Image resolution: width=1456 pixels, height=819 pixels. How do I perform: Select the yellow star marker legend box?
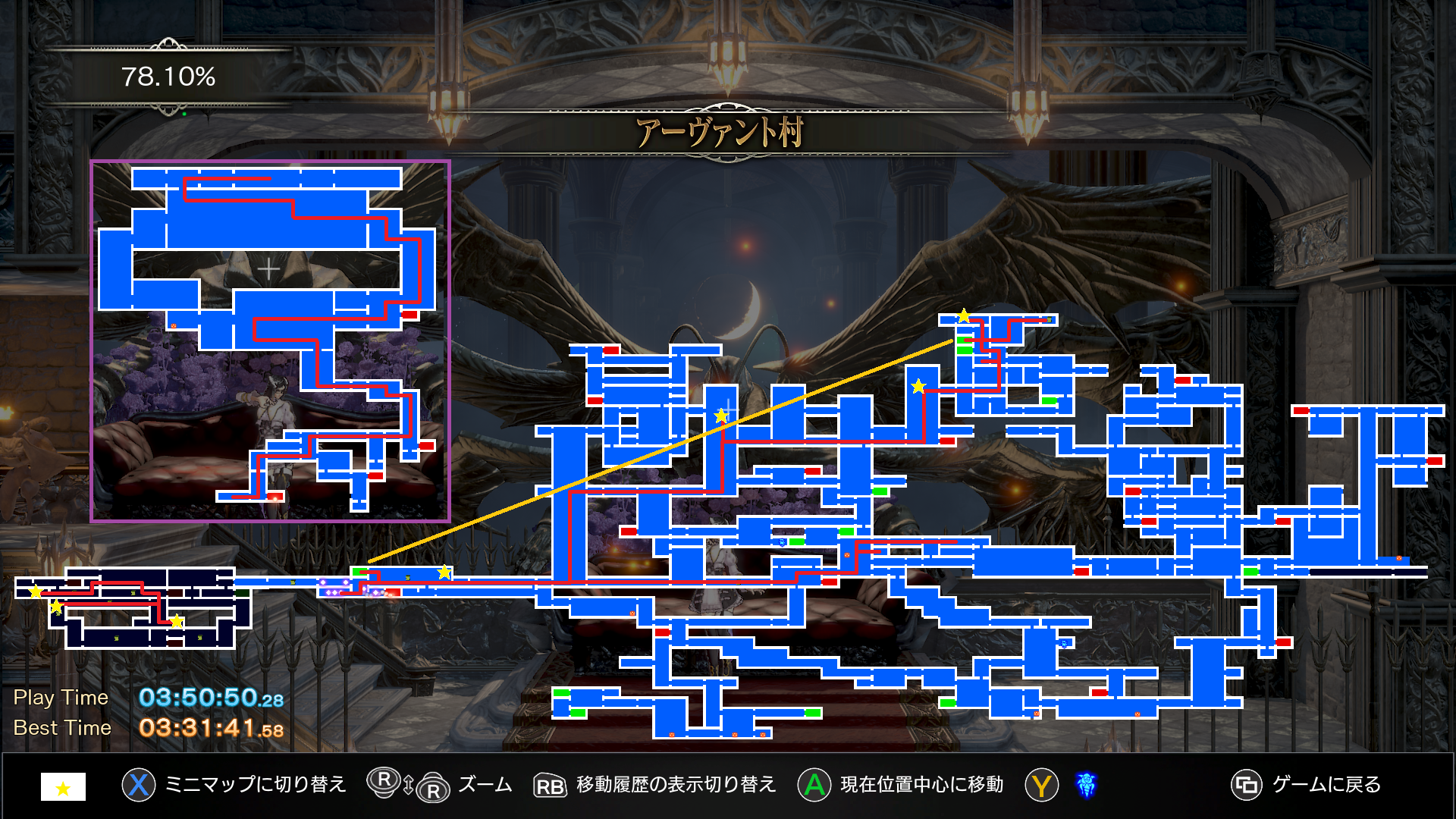coord(63,787)
